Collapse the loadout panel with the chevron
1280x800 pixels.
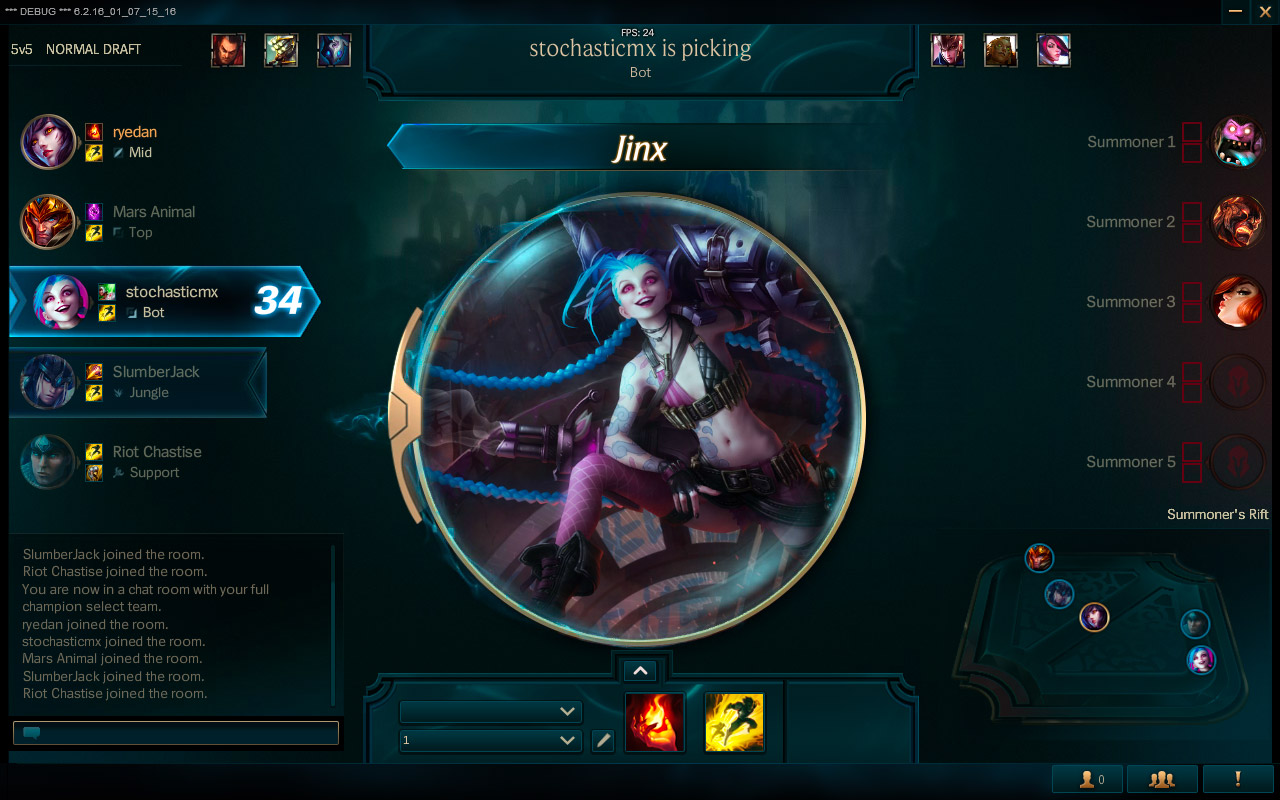tap(640, 670)
